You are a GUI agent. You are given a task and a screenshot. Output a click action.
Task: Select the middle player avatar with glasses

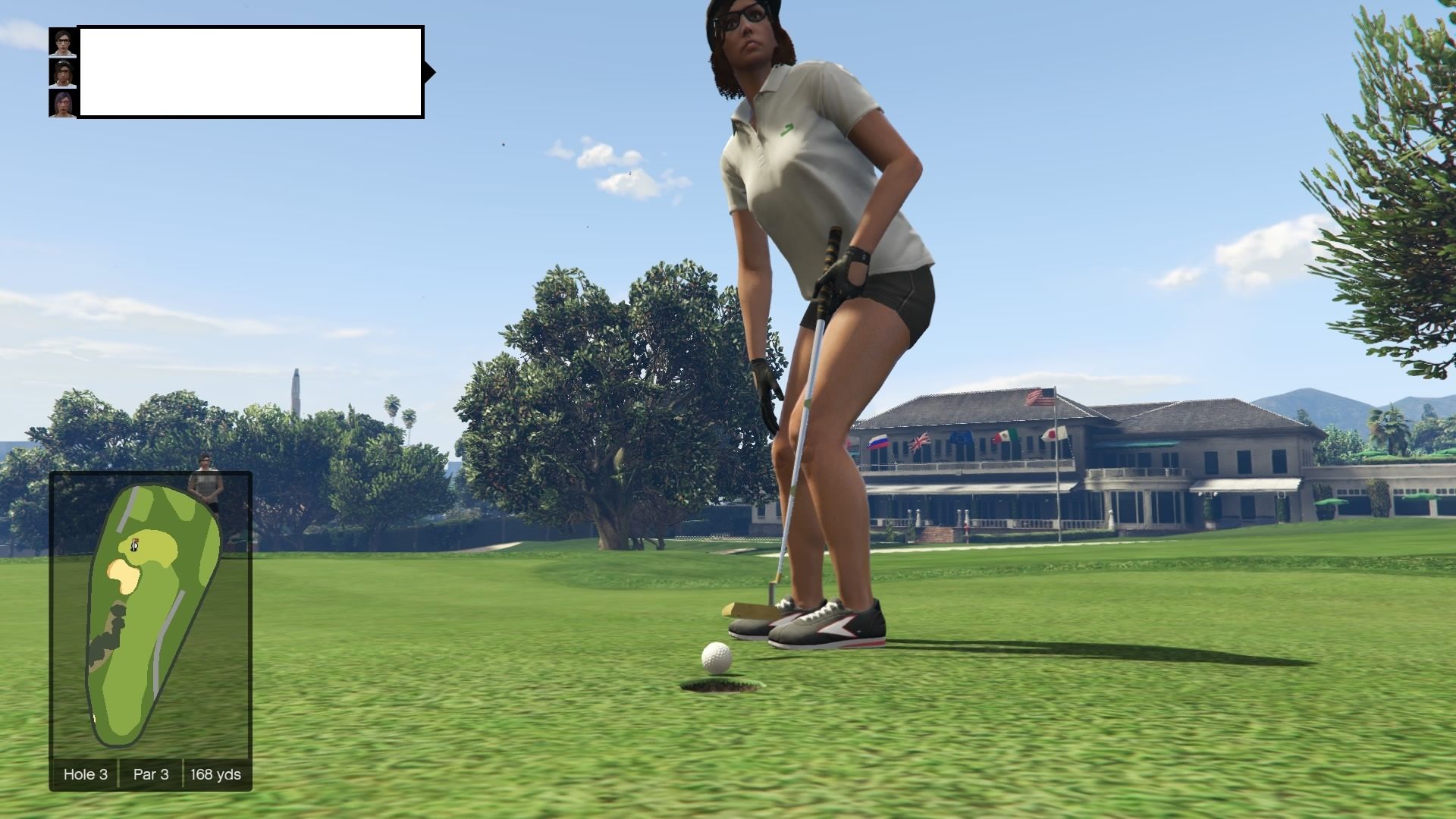(62, 74)
